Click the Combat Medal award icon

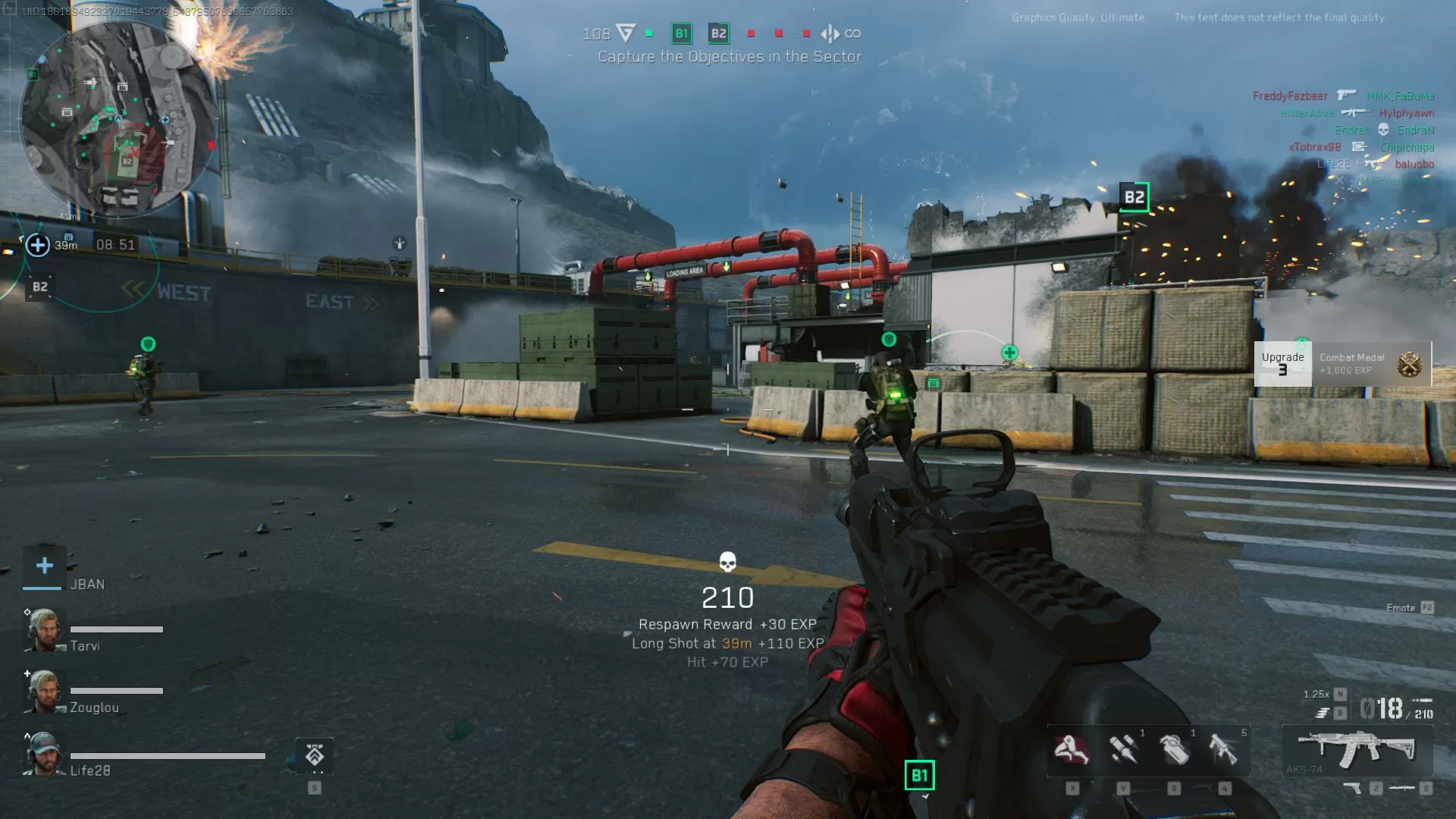1407,362
